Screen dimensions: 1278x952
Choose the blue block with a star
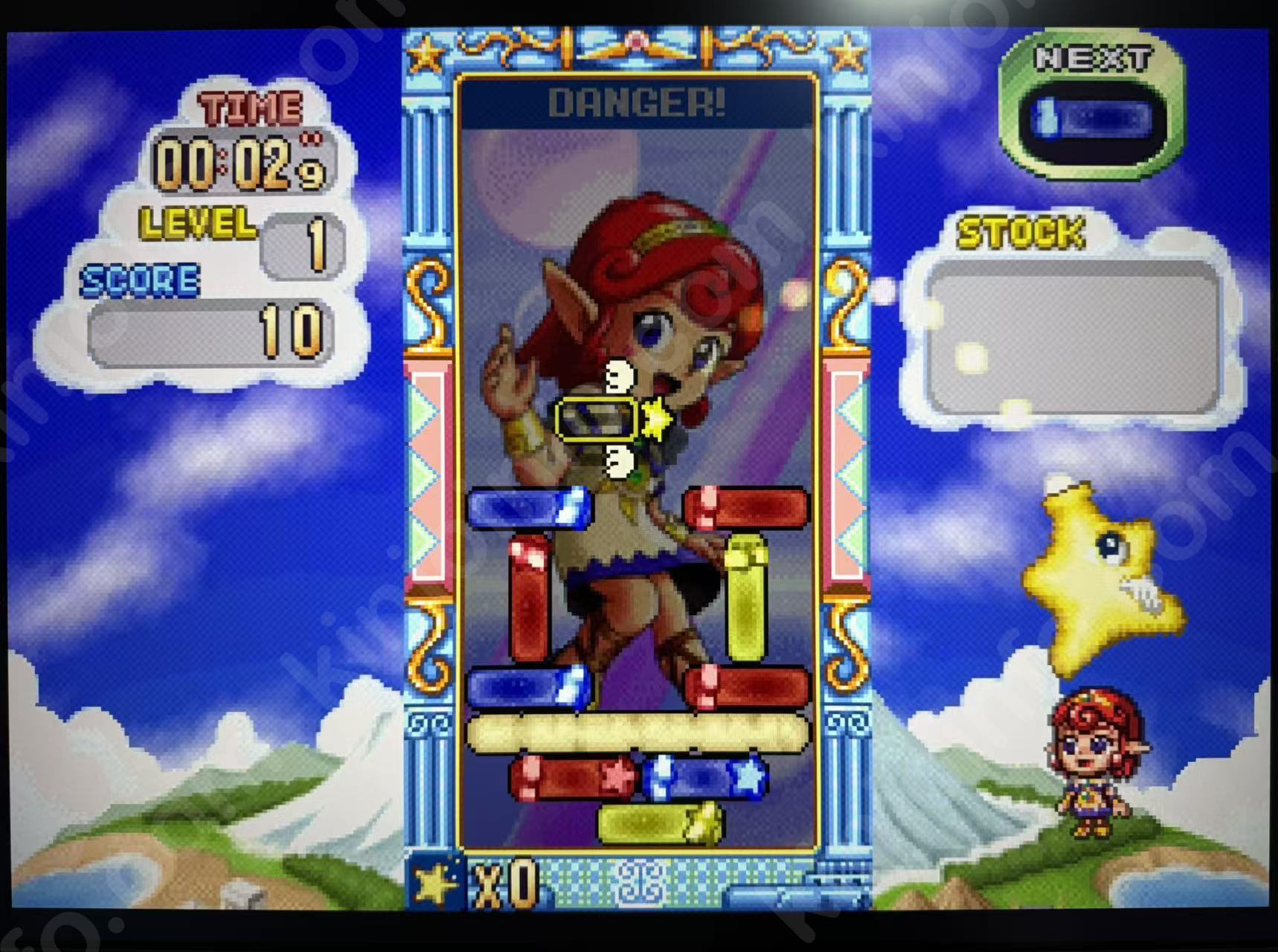[704, 776]
